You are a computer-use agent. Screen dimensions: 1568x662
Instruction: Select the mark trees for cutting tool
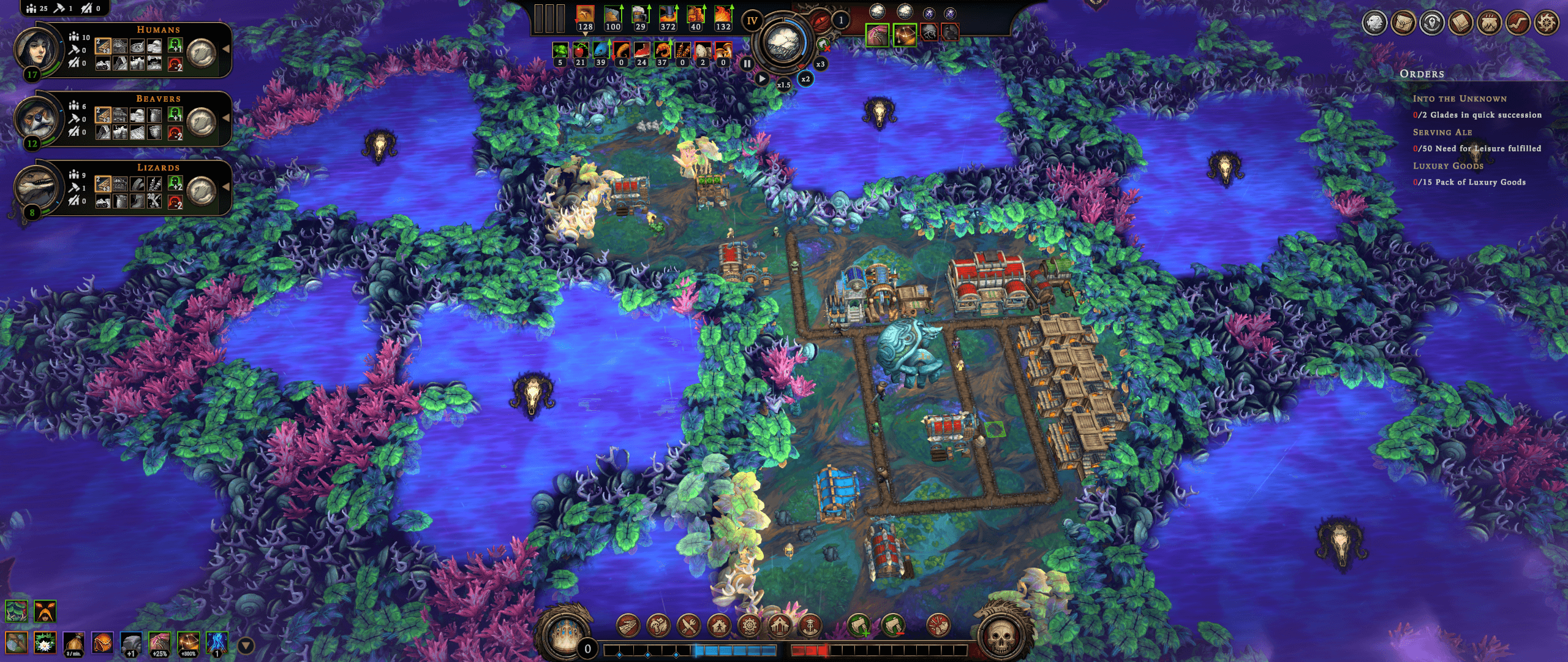click(859, 626)
